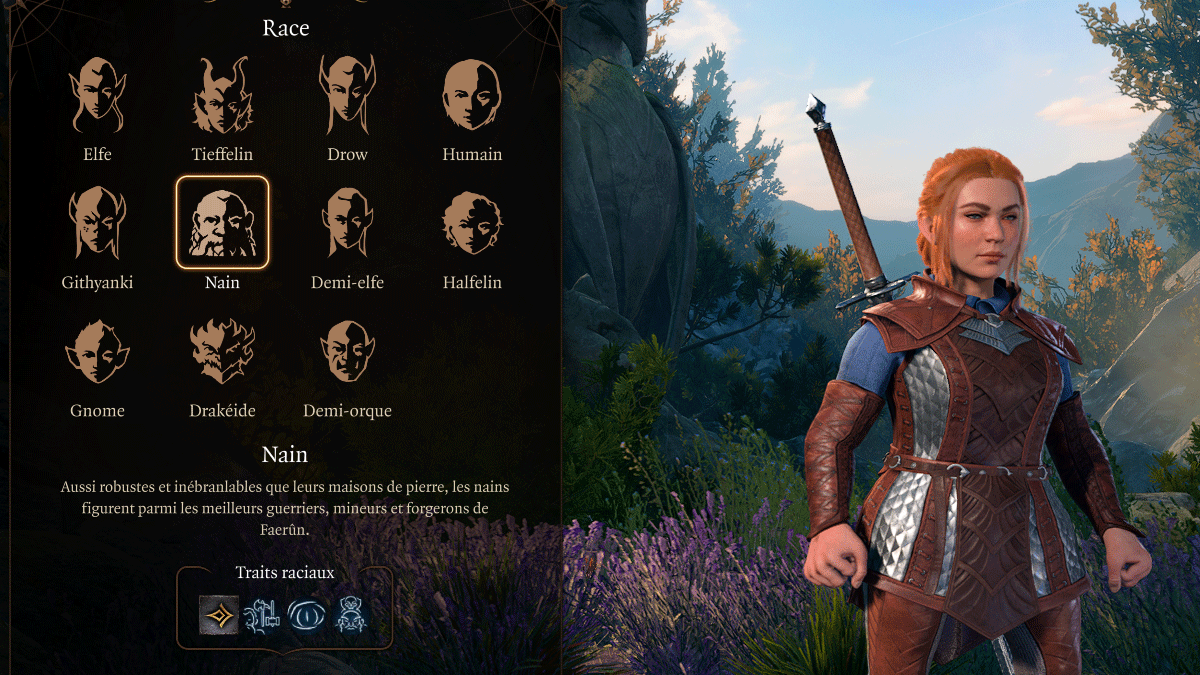
Task: Choose the Halfelin race portrait
Action: (x=472, y=223)
